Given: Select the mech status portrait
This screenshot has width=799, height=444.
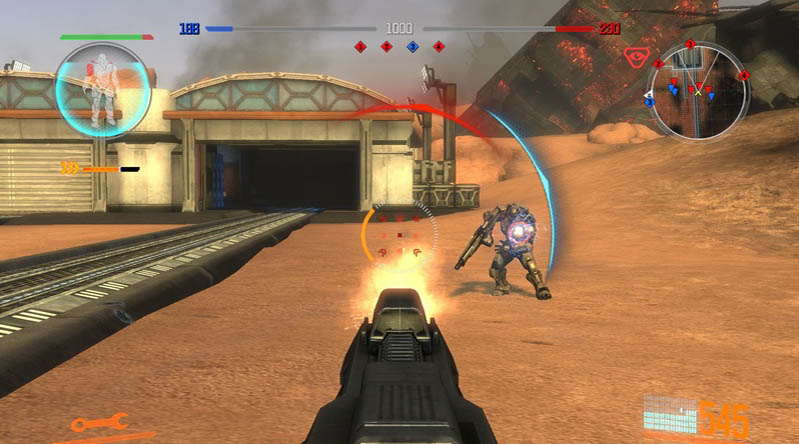Looking at the screenshot, I should coord(102,88).
